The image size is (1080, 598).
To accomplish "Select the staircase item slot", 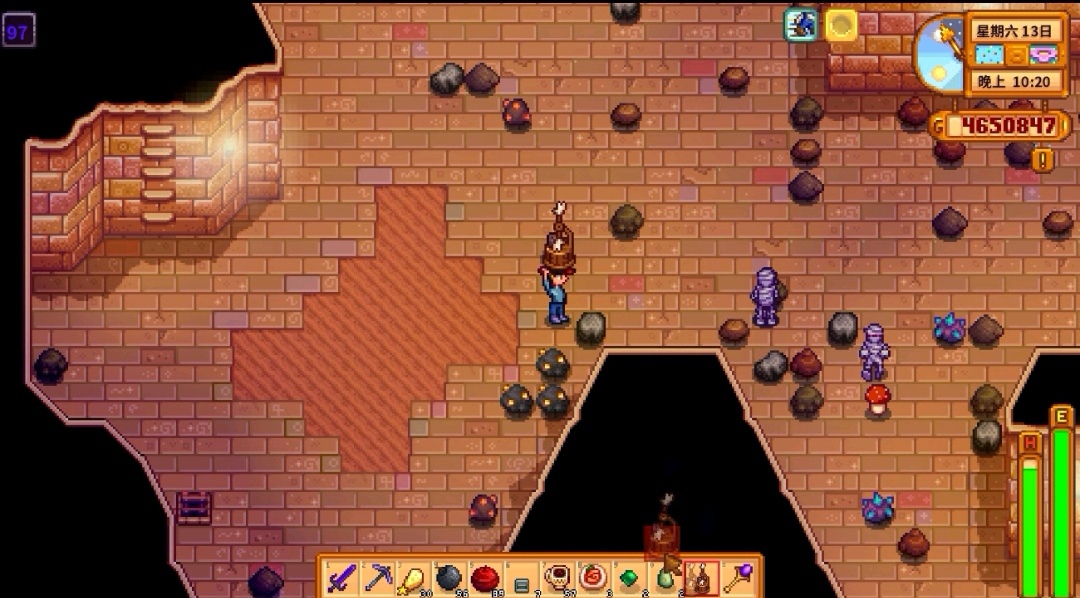I will click(520, 578).
